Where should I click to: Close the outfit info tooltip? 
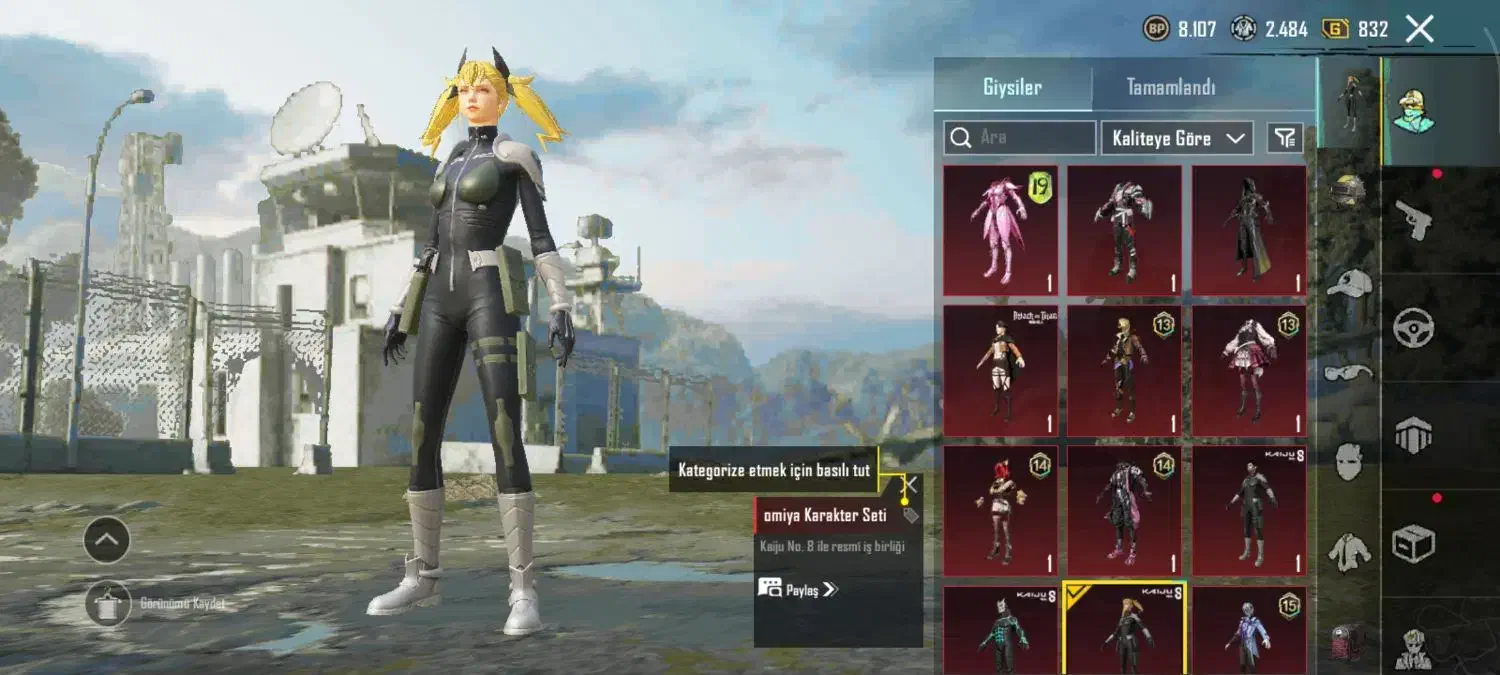[x=910, y=484]
